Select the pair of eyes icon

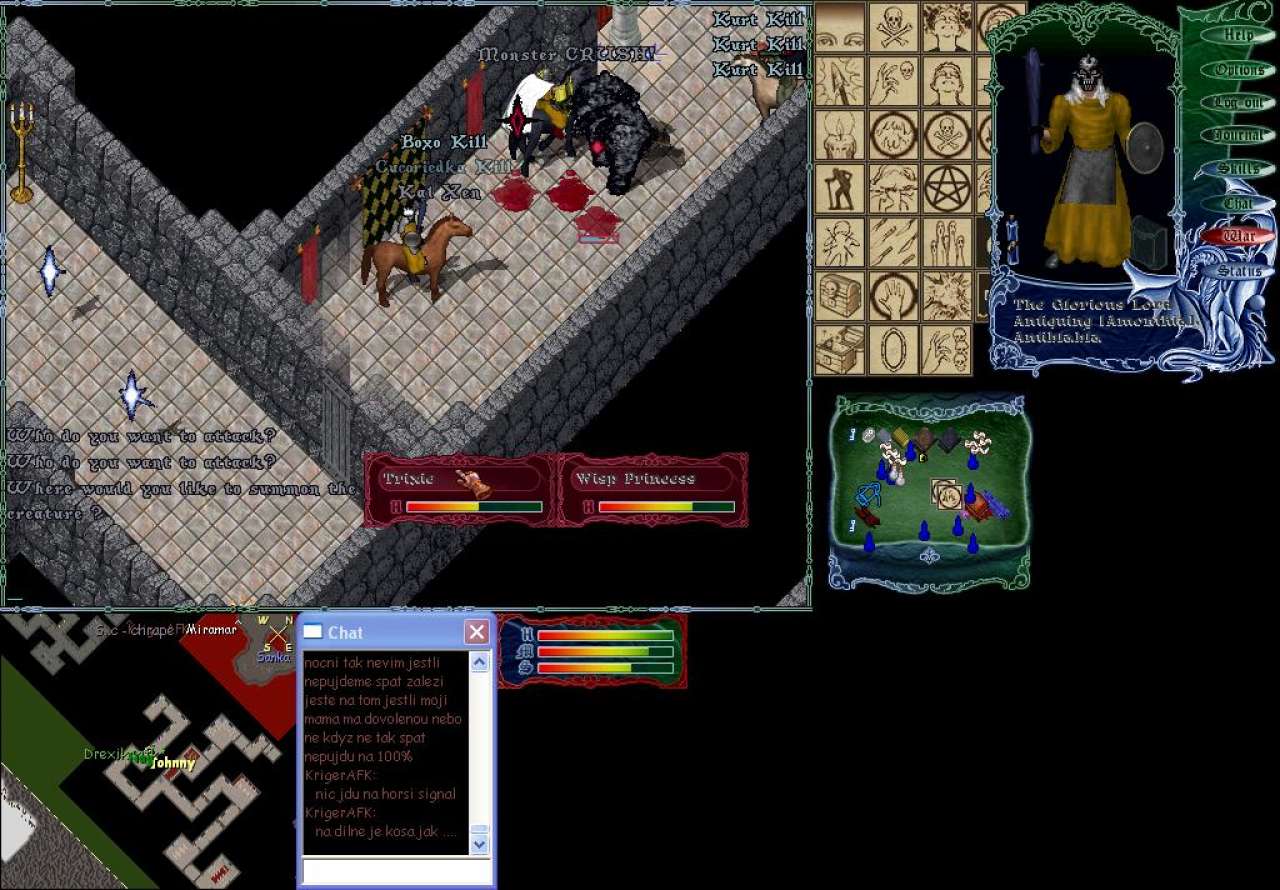[x=840, y=26]
